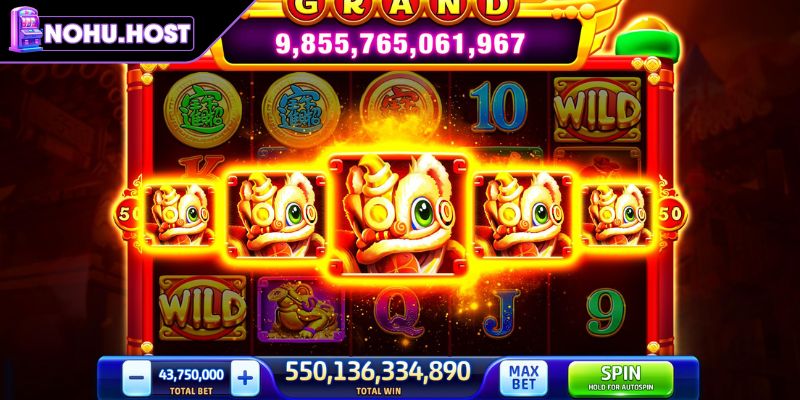Open the NOHU.HOST logo link
The width and height of the screenshot is (800, 400).
coord(100,33)
